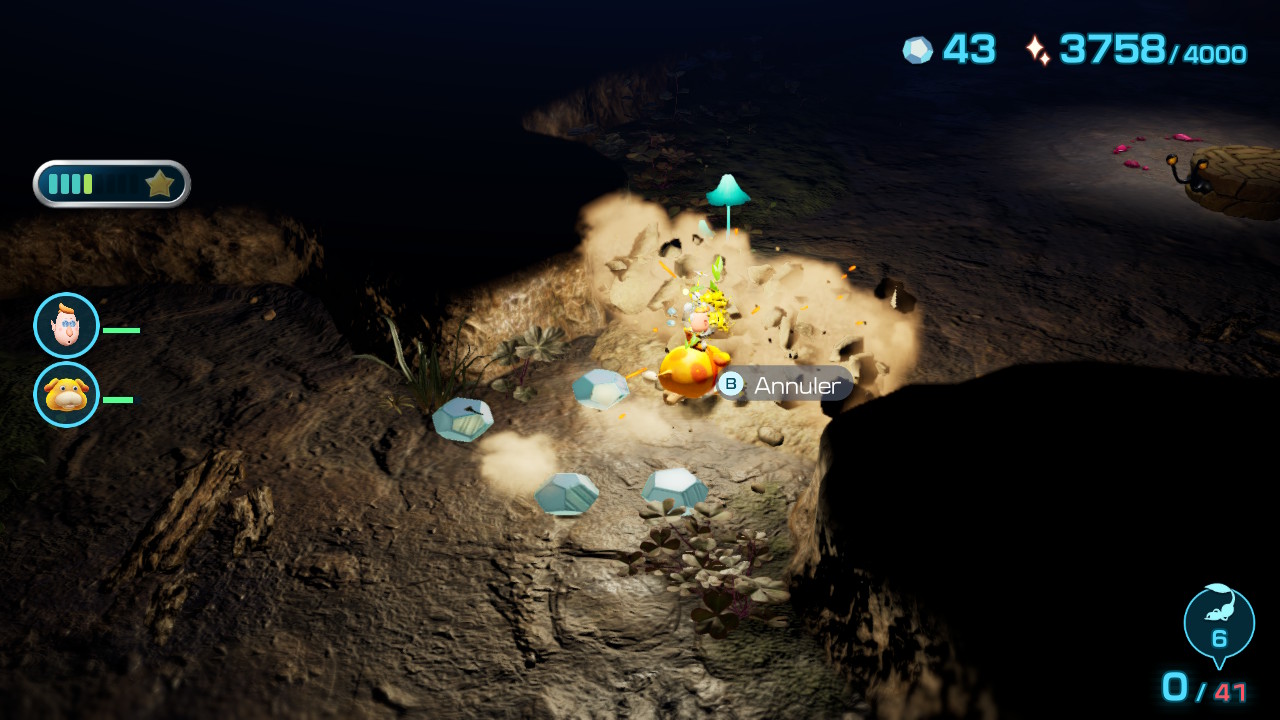Select Oatchi's dog portrait icon
1280x720 pixels.
66,395
